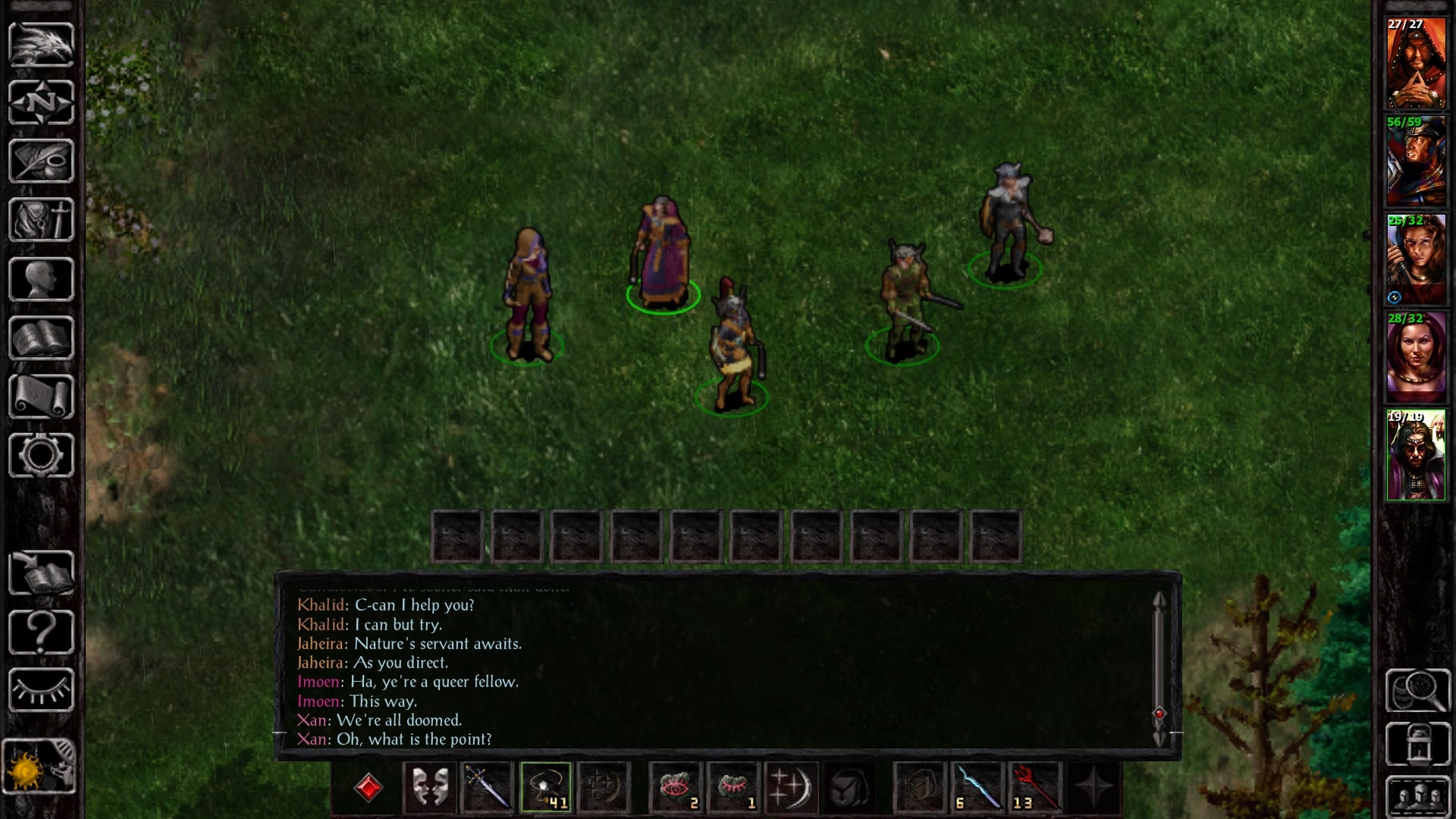This screenshot has height=819, width=1456.
Task: Select the sling with 41 bullets
Action: [x=545, y=787]
